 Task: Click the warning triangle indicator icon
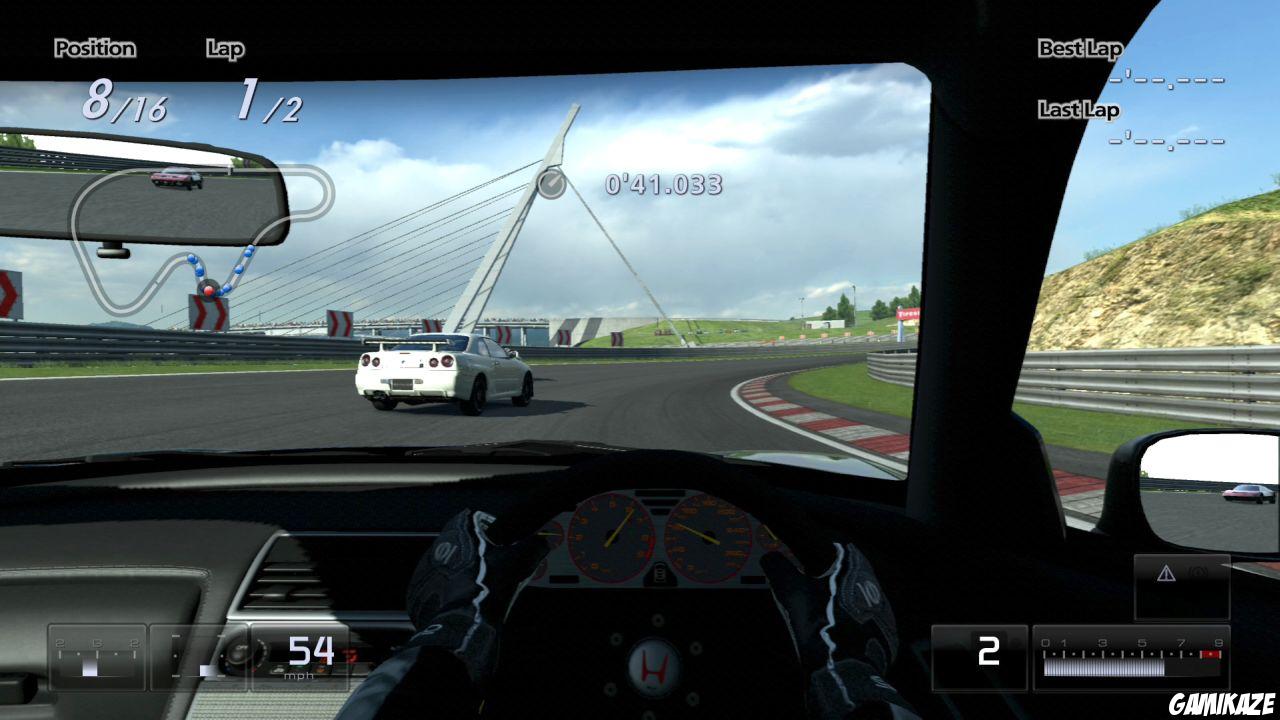tap(1166, 570)
